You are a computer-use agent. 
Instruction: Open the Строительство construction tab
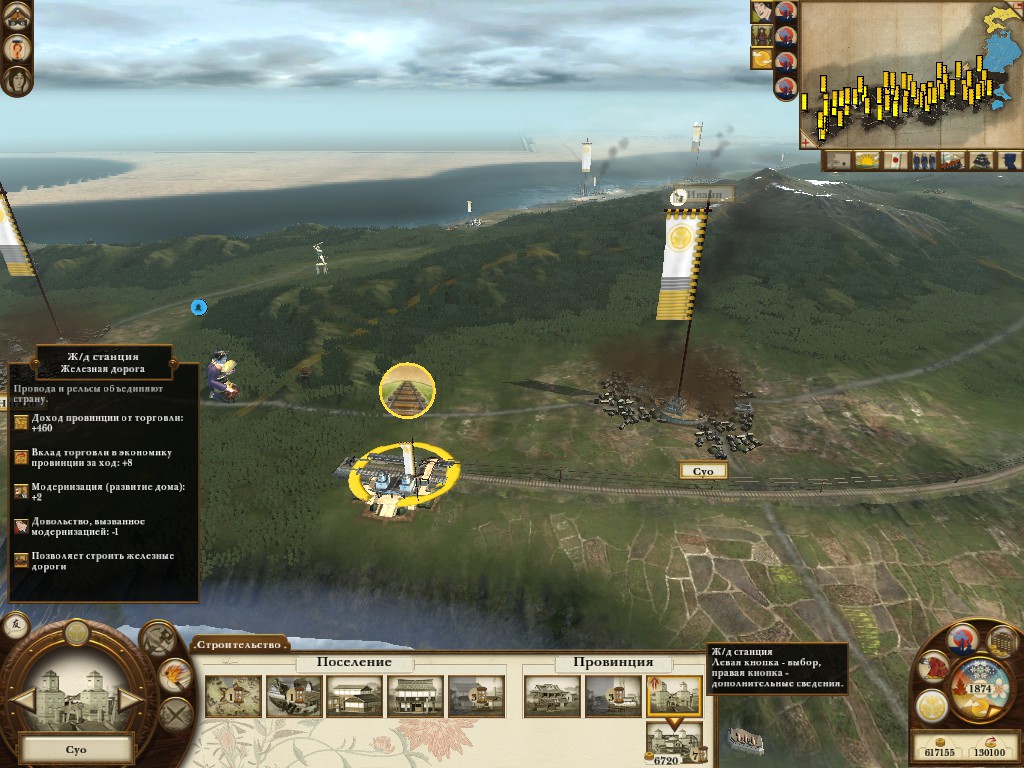tap(240, 644)
